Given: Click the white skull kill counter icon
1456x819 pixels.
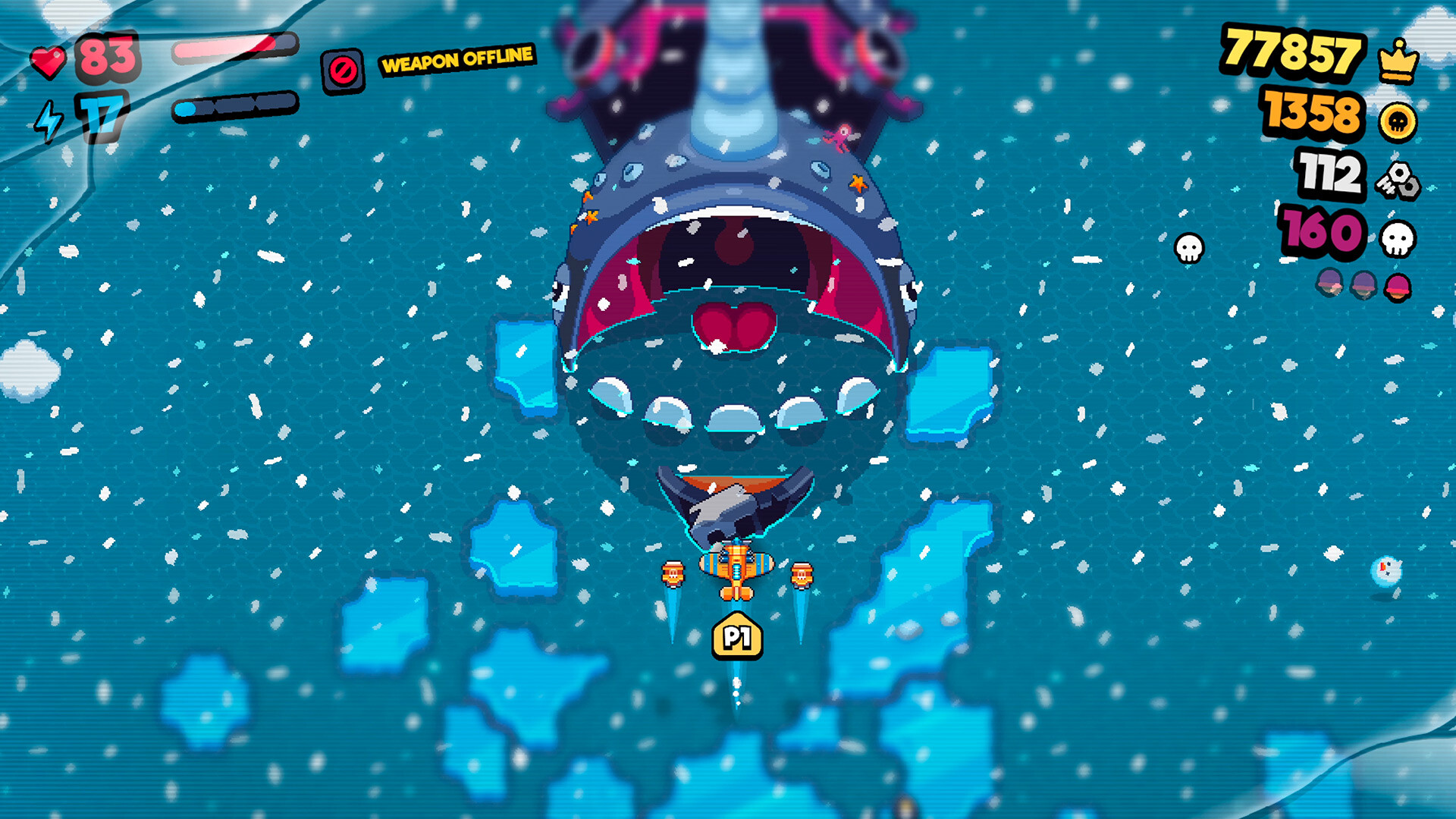Looking at the screenshot, I should 1398,238.
